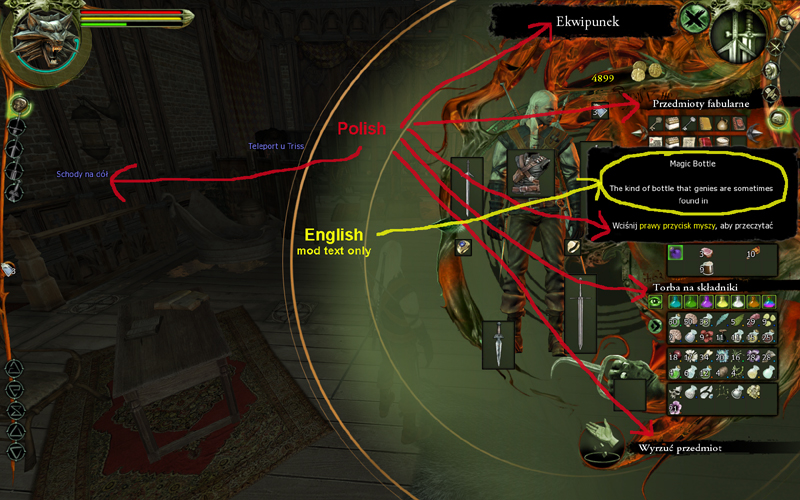Select the purple flower ingredient
The width and height of the screenshot is (800, 500).
pos(676,407)
